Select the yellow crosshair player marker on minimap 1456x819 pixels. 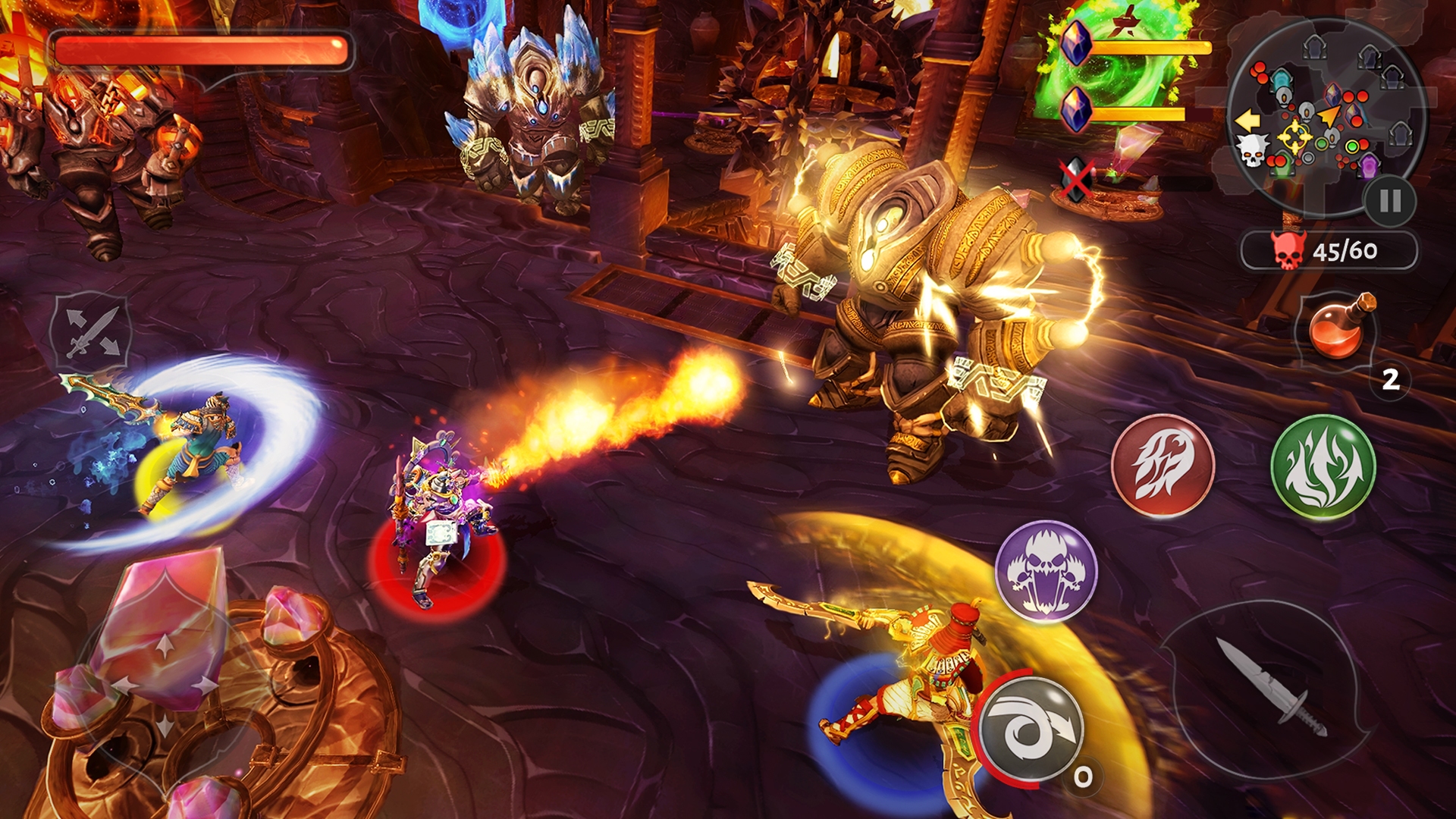click(x=1294, y=137)
